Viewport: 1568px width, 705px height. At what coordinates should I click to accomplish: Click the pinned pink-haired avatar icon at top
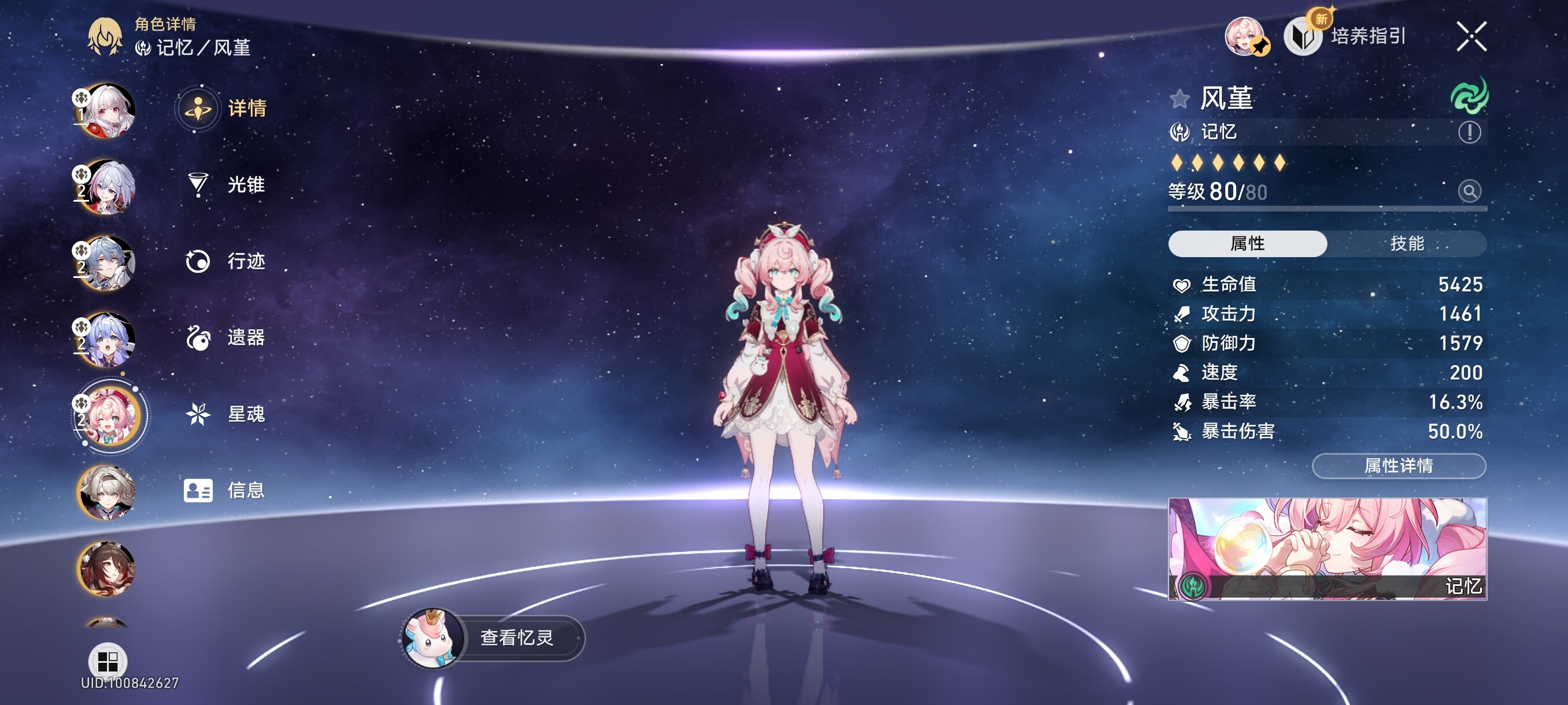(x=1245, y=36)
